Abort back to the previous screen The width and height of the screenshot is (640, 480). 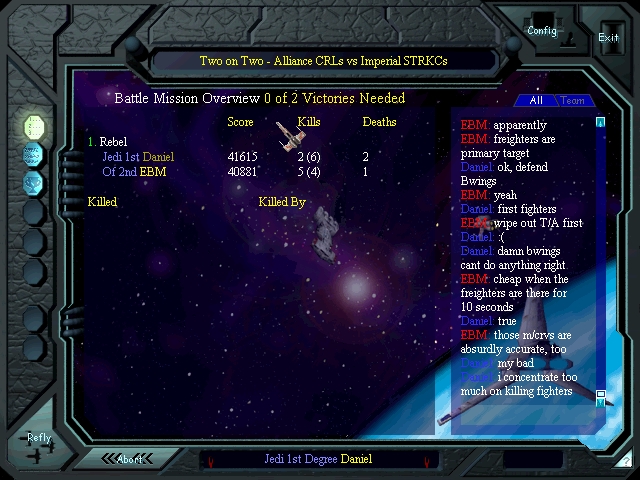click(130, 459)
